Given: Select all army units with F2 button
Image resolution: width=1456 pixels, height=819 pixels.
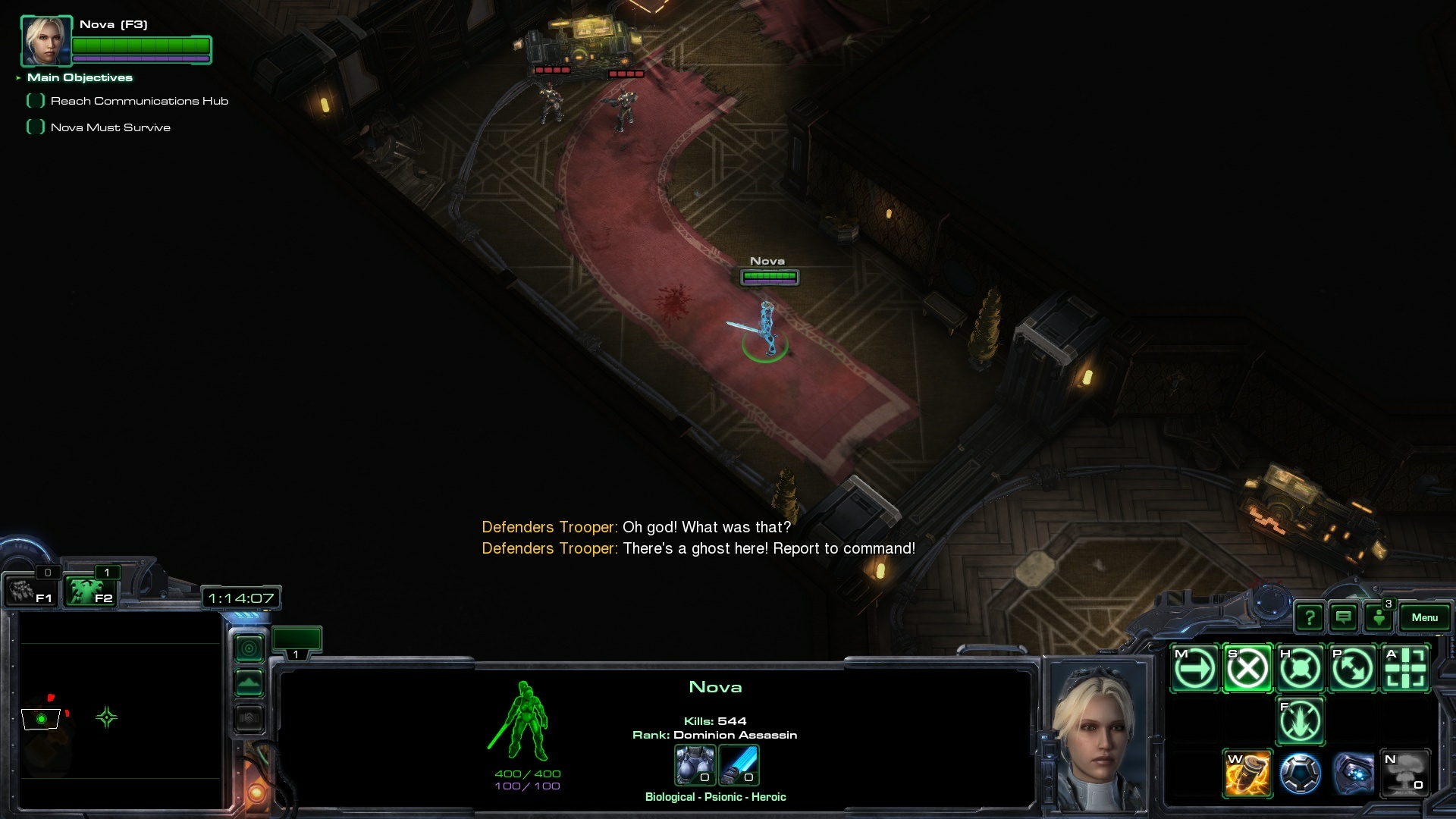Looking at the screenshot, I should coord(89,591).
